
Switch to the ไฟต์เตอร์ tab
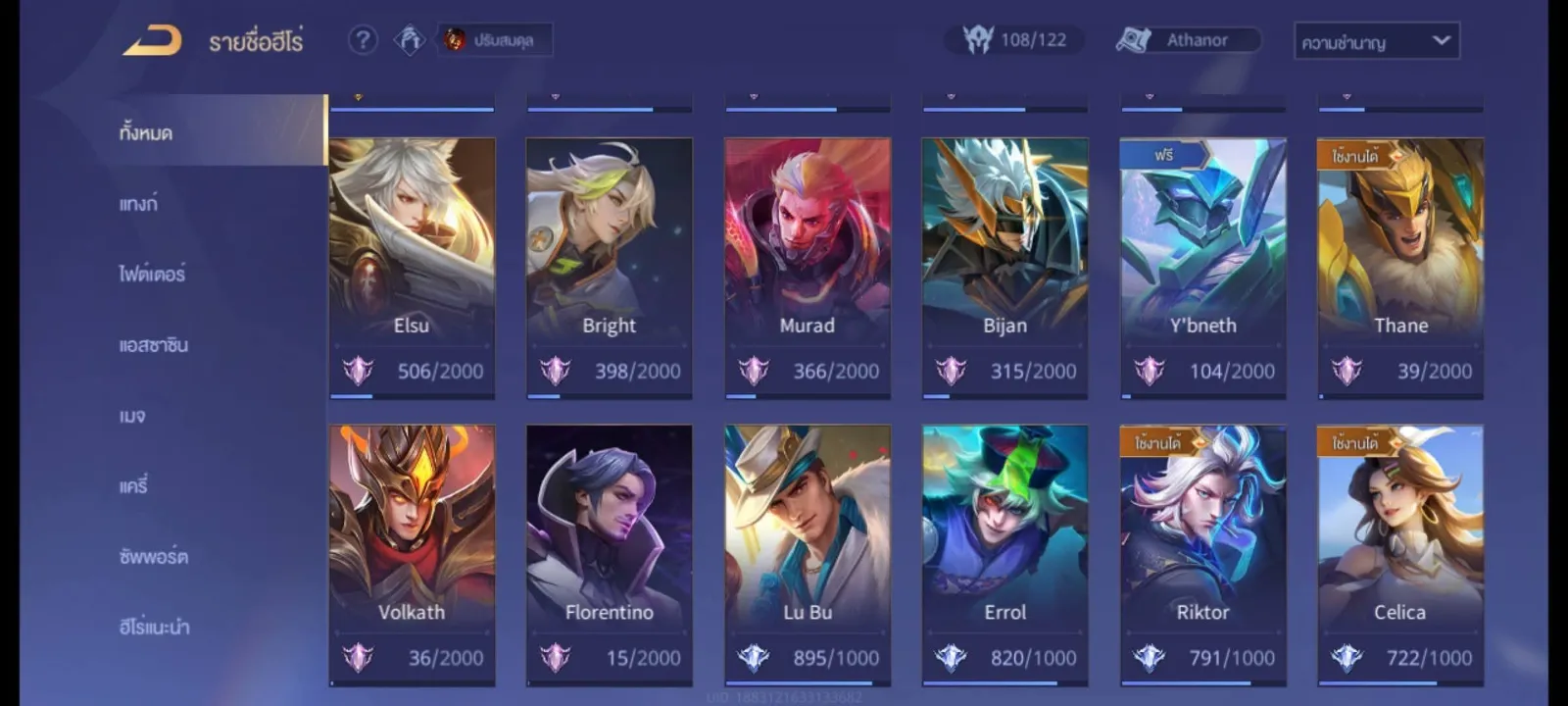pos(152,275)
